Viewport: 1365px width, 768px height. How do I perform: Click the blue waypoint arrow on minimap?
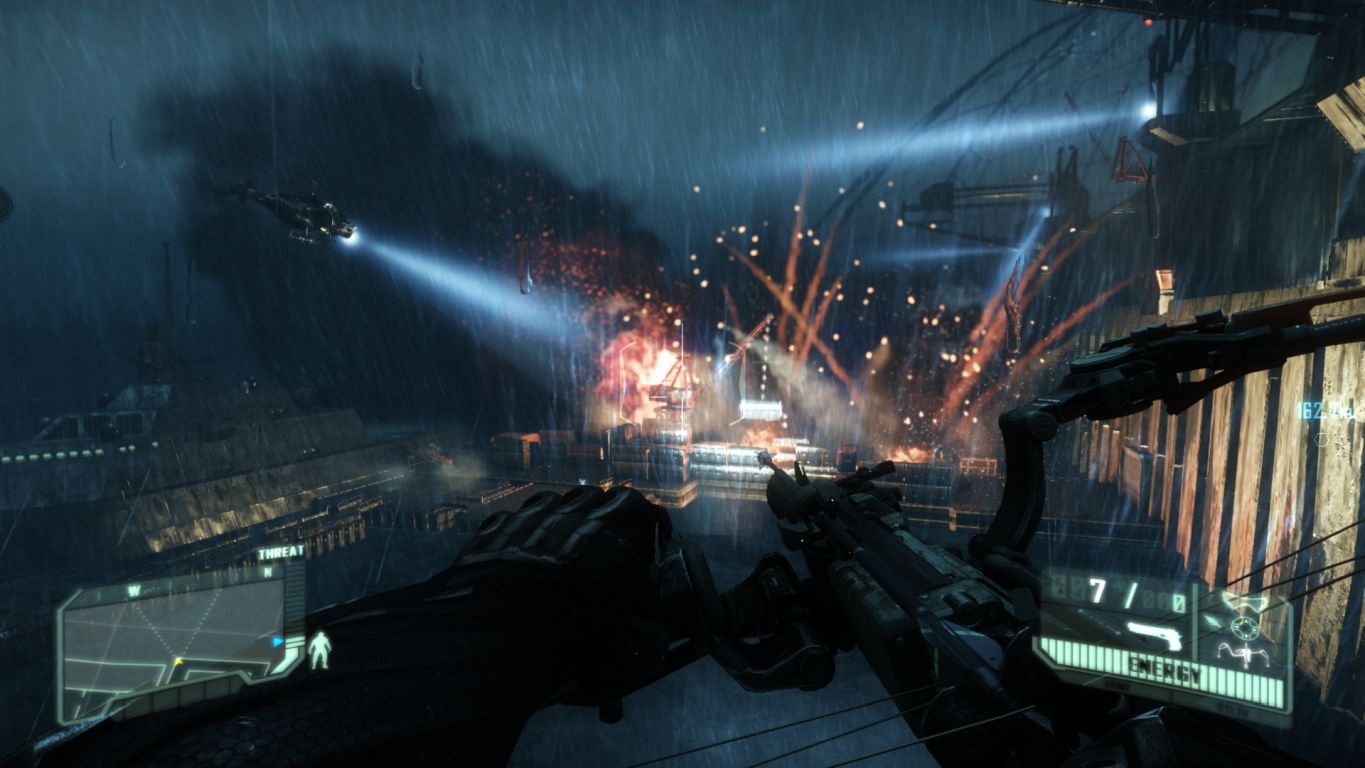click(x=278, y=641)
